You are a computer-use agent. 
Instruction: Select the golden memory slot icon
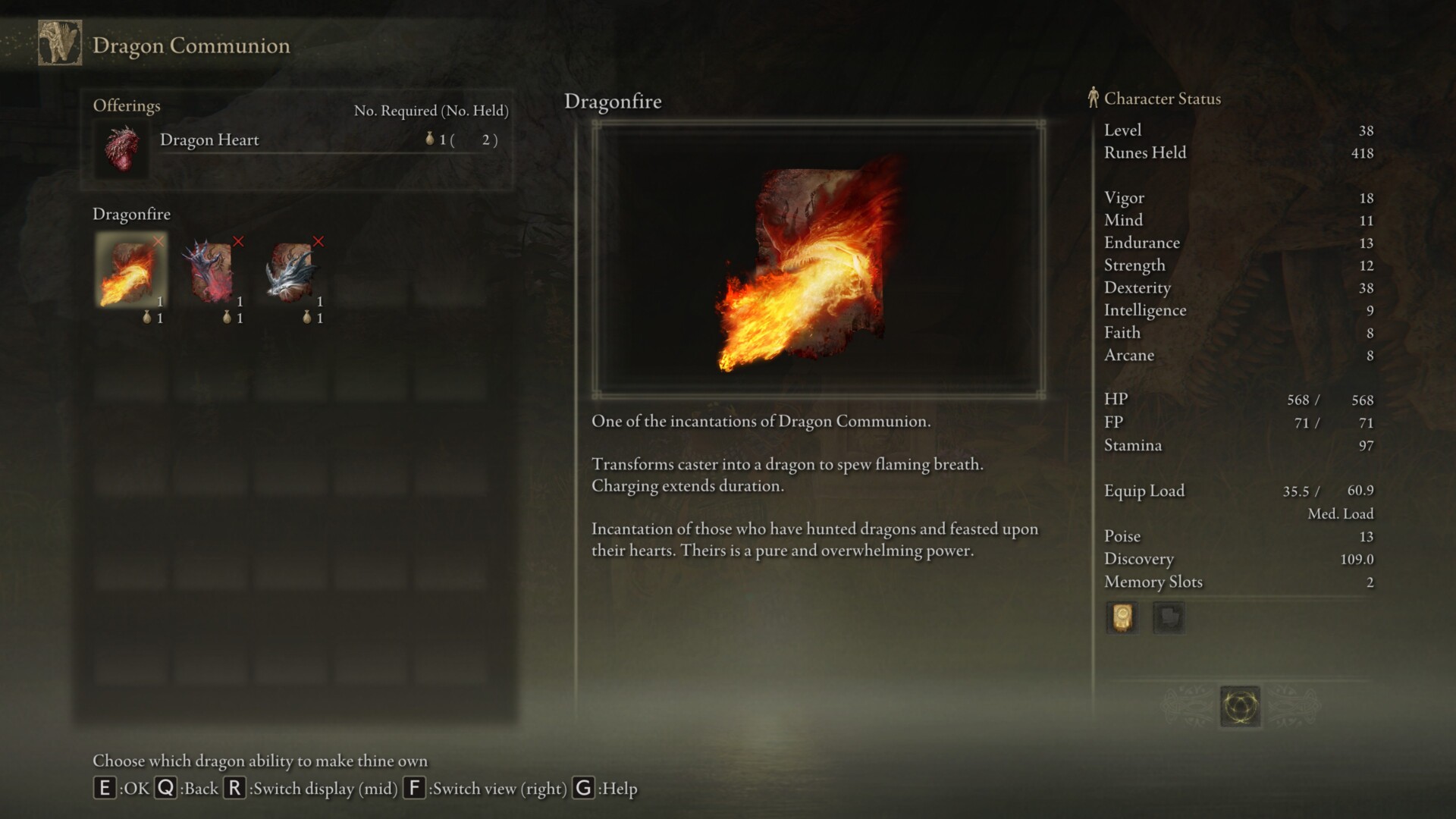pos(1122,618)
